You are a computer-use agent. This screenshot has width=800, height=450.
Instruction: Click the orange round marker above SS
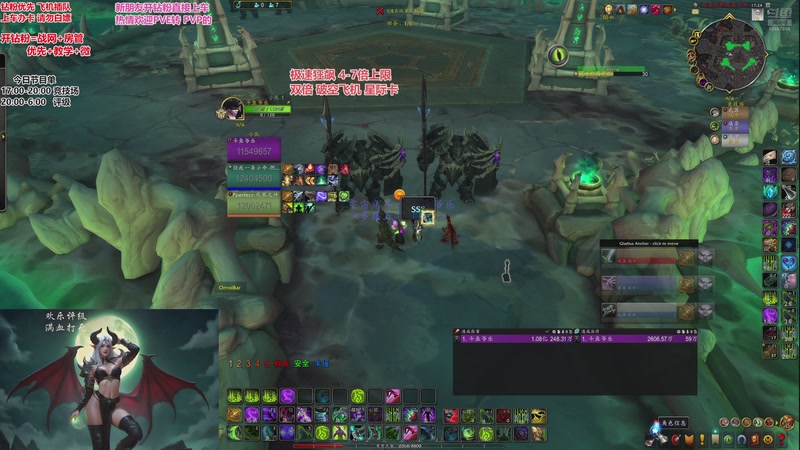(x=399, y=194)
